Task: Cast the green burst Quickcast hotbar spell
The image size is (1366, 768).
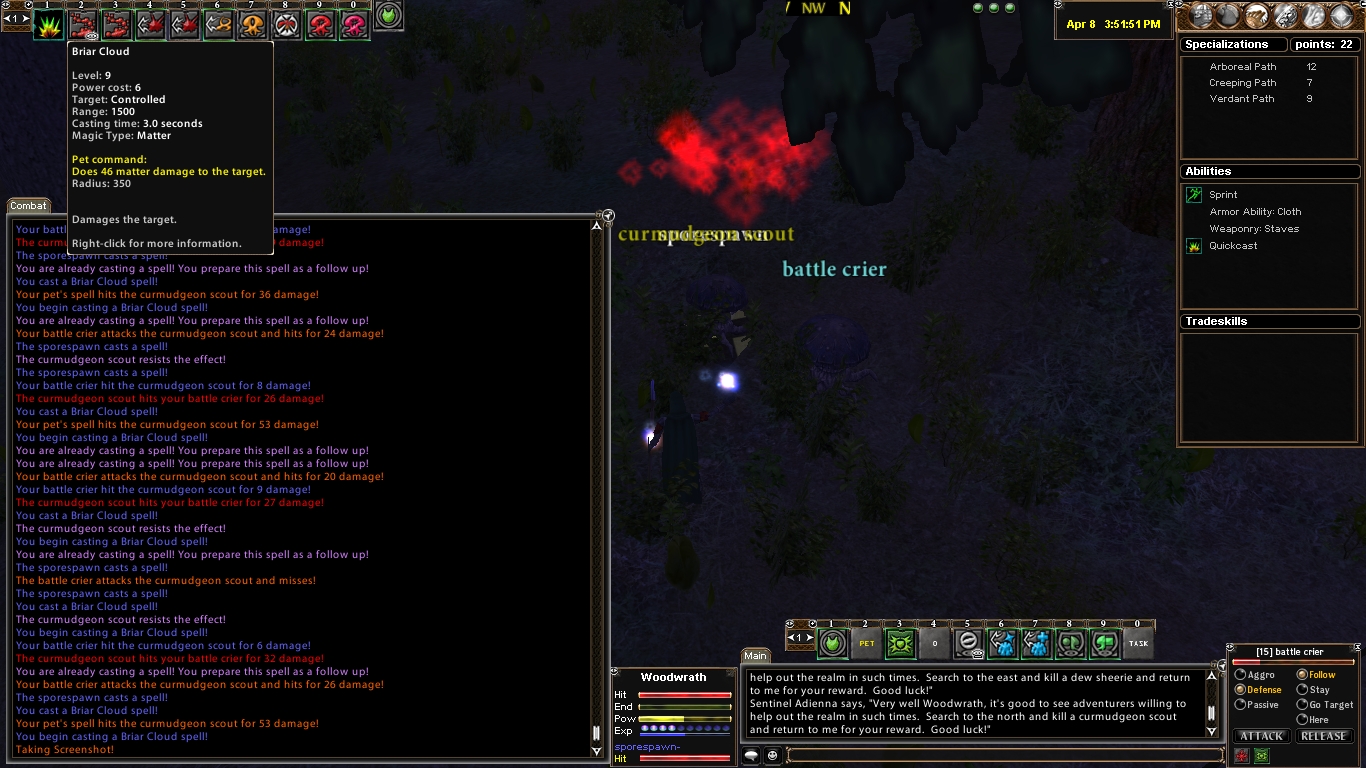Action: click(x=48, y=25)
